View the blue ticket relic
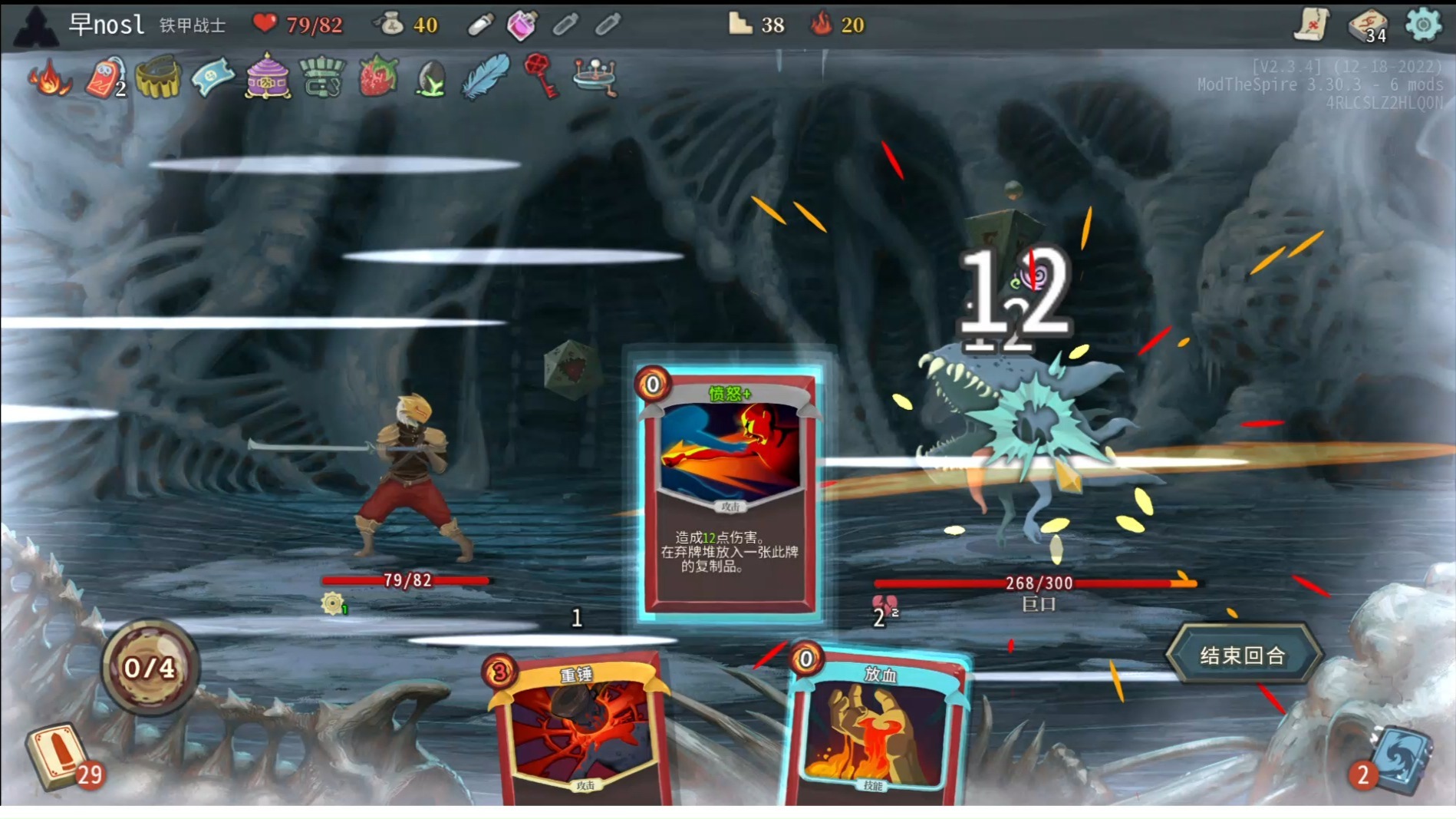This screenshot has height=819, width=1456. click(x=212, y=78)
